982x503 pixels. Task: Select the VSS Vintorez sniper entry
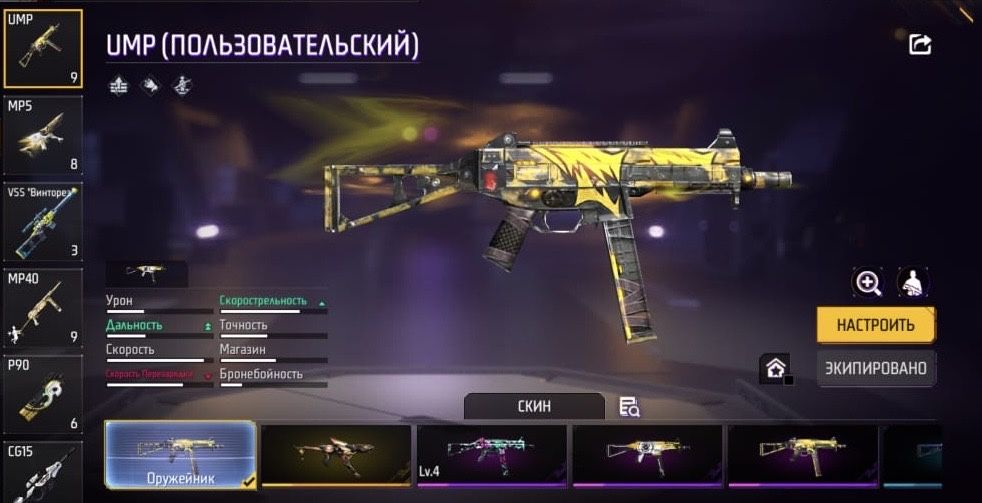tap(43, 220)
